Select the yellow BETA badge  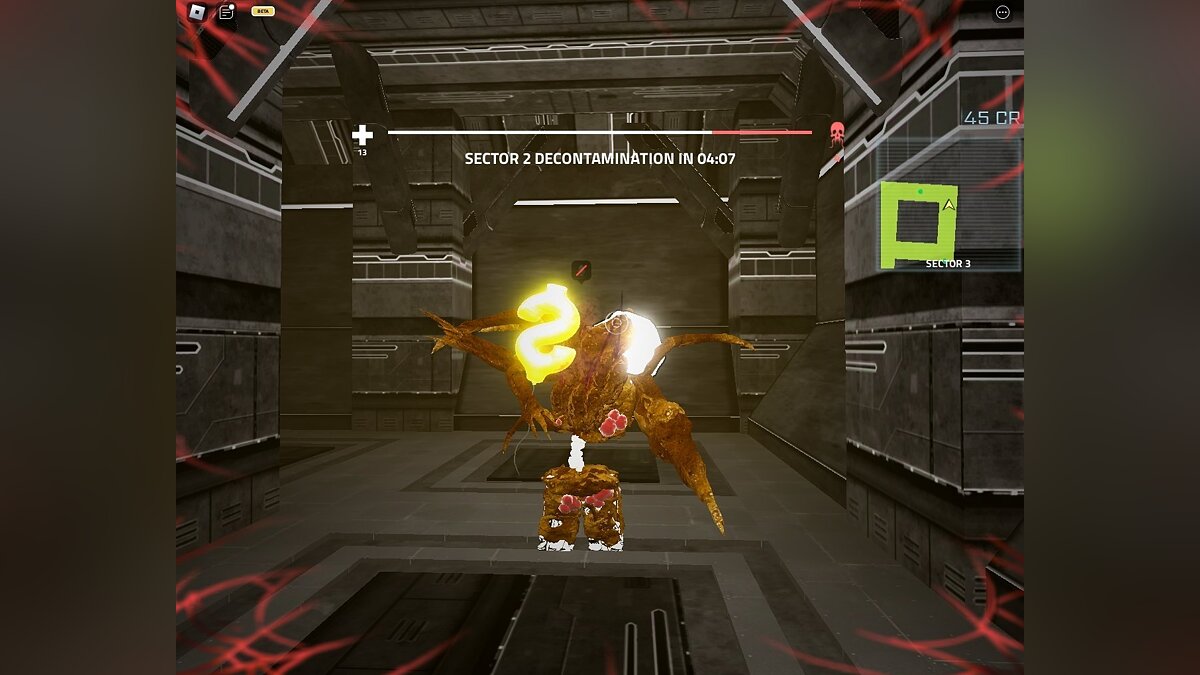(262, 11)
